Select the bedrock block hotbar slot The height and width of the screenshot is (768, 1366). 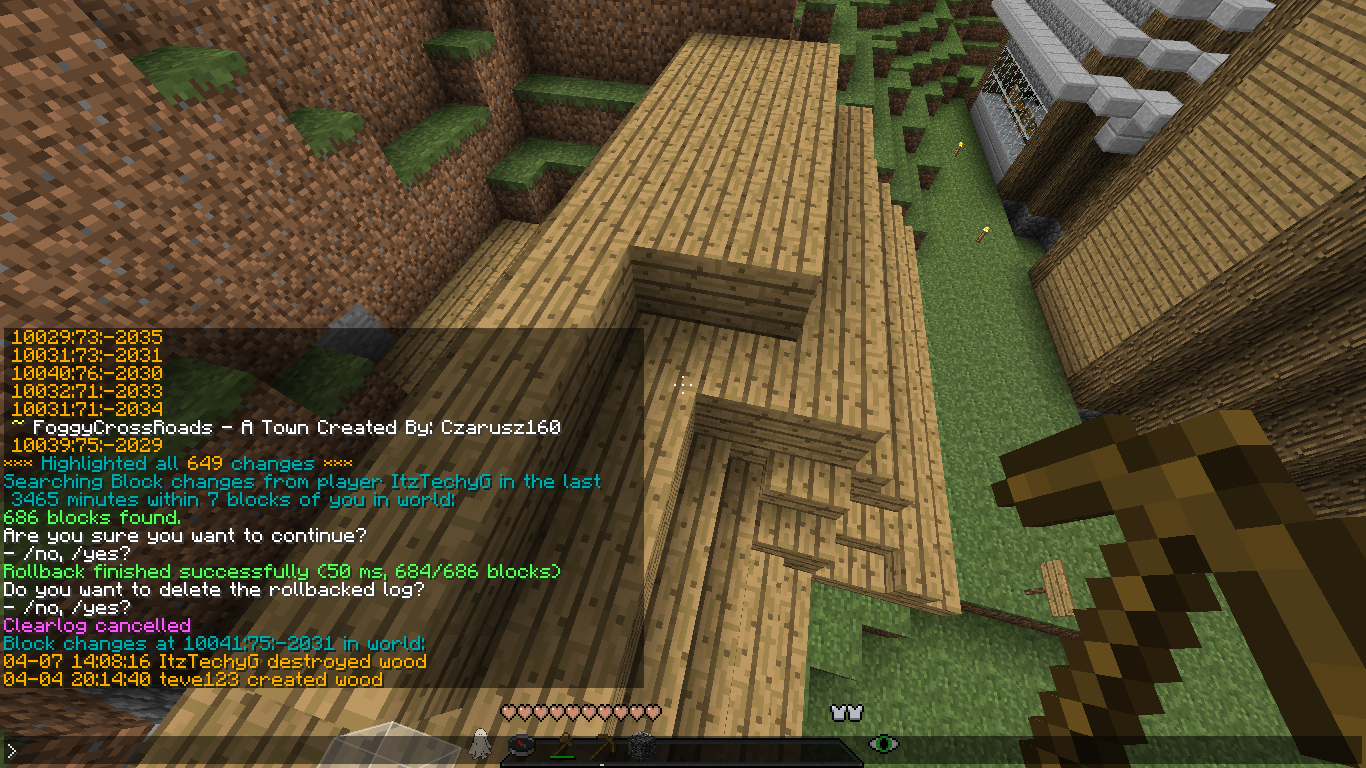tap(641, 746)
